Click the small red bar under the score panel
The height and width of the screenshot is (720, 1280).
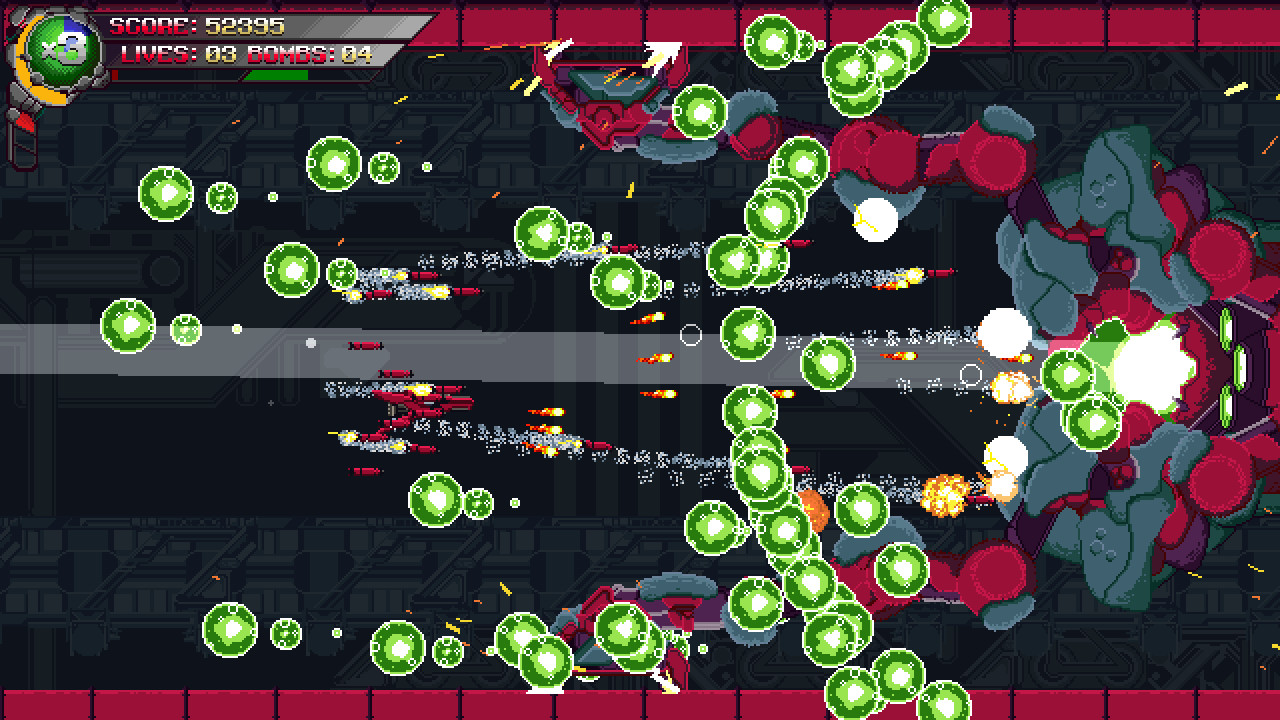[116, 74]
